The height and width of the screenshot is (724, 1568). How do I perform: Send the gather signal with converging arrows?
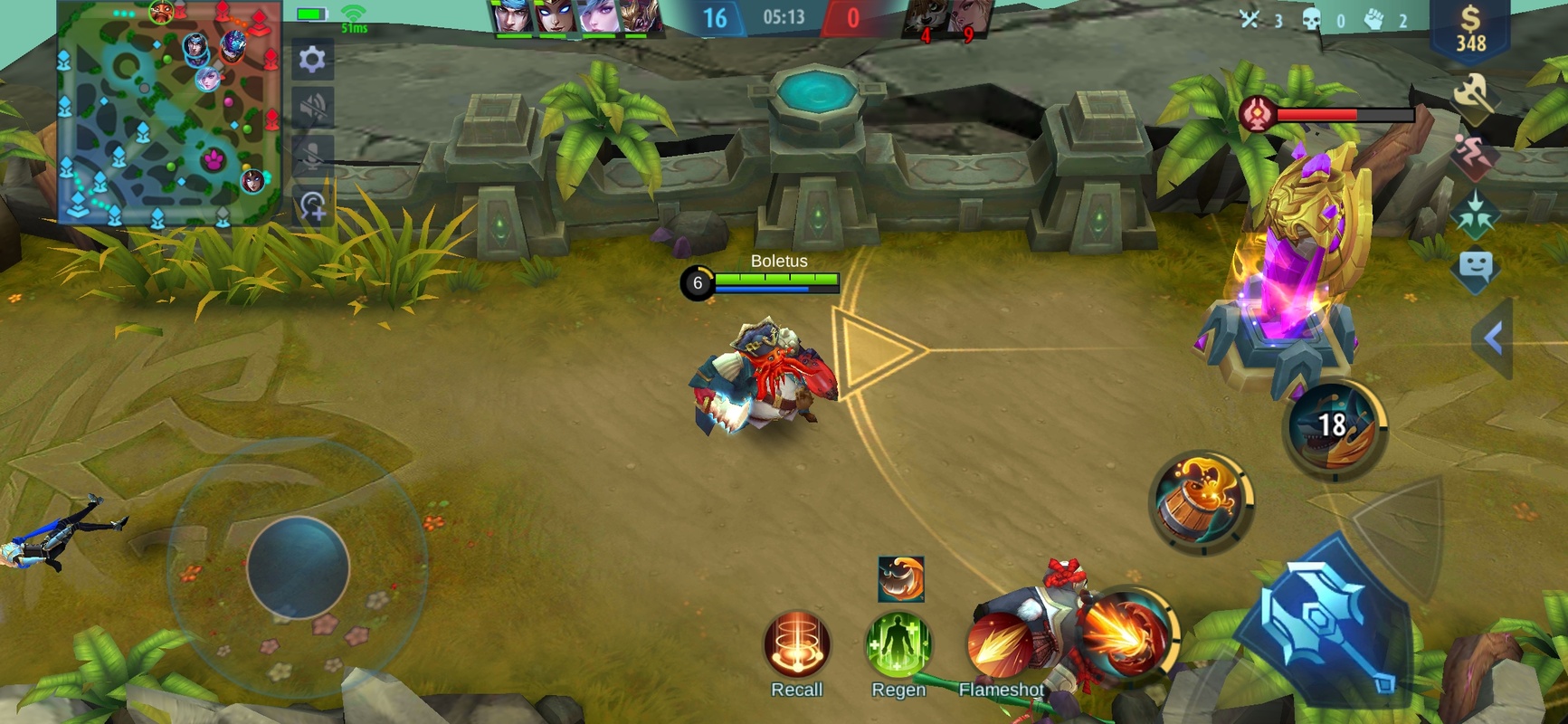(x=1475, y=214)
